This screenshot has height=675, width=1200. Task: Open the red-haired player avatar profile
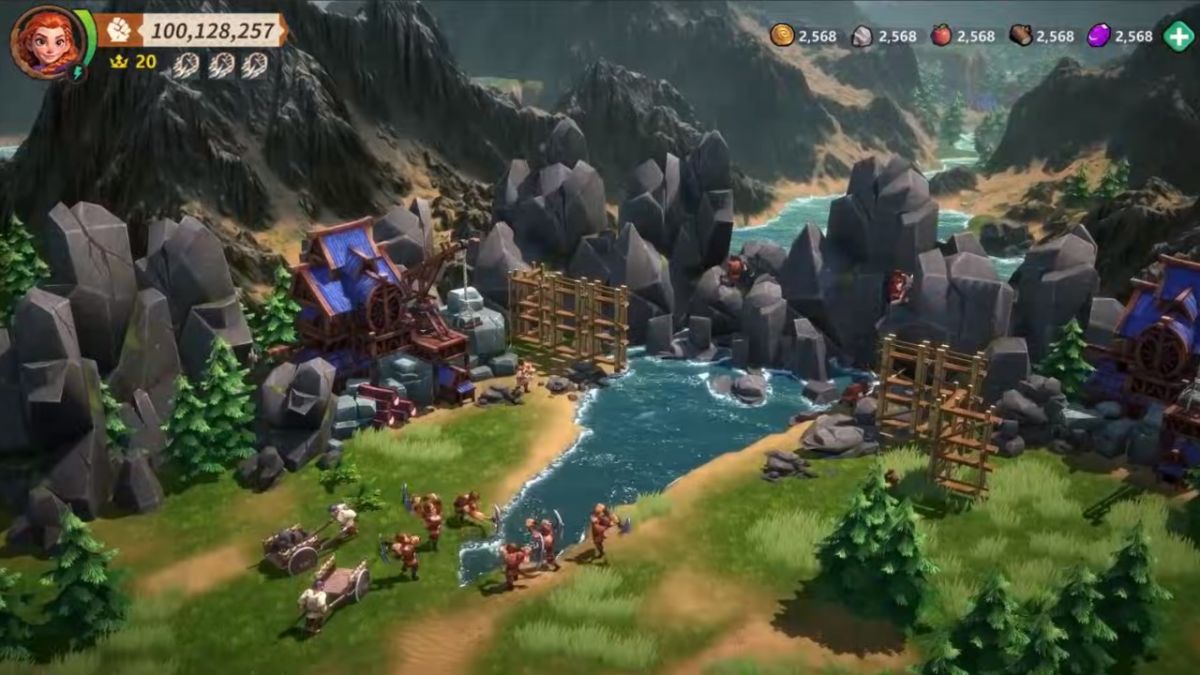[47, 42]
